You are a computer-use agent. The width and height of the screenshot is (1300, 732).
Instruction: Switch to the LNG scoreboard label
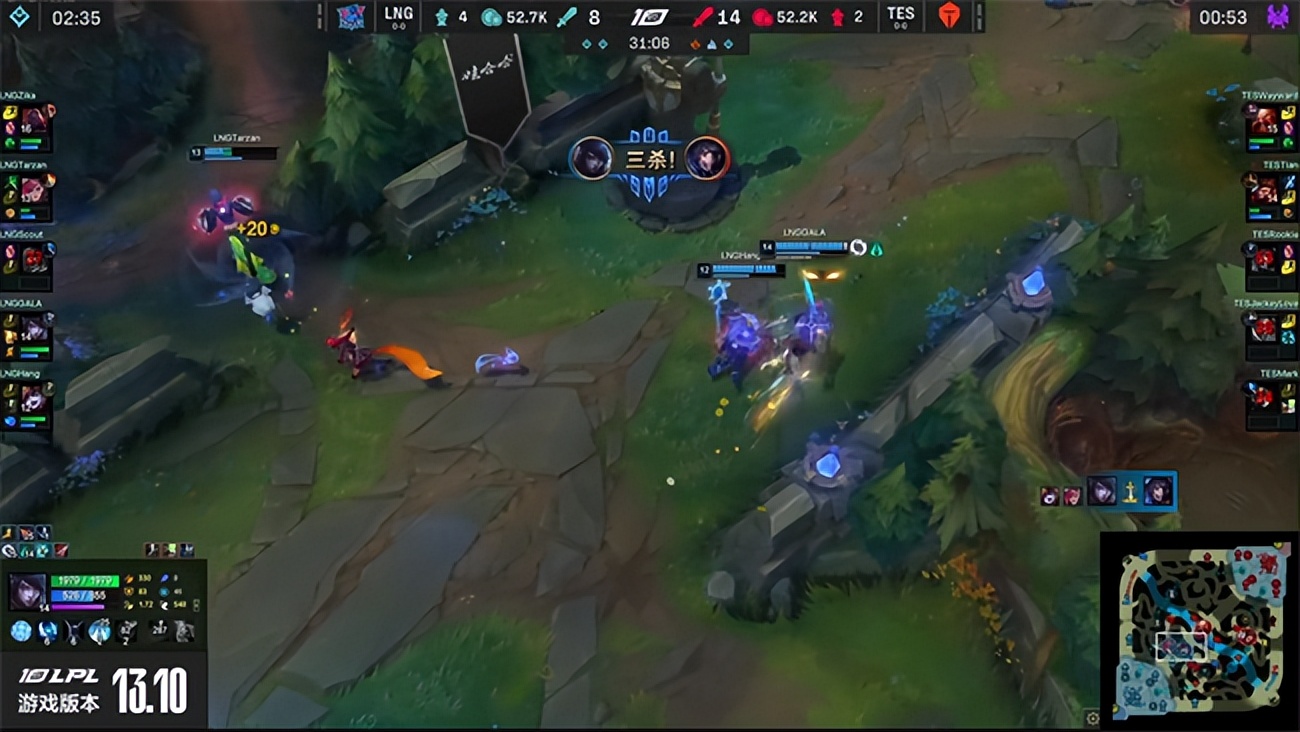click(x=398, y=15)
